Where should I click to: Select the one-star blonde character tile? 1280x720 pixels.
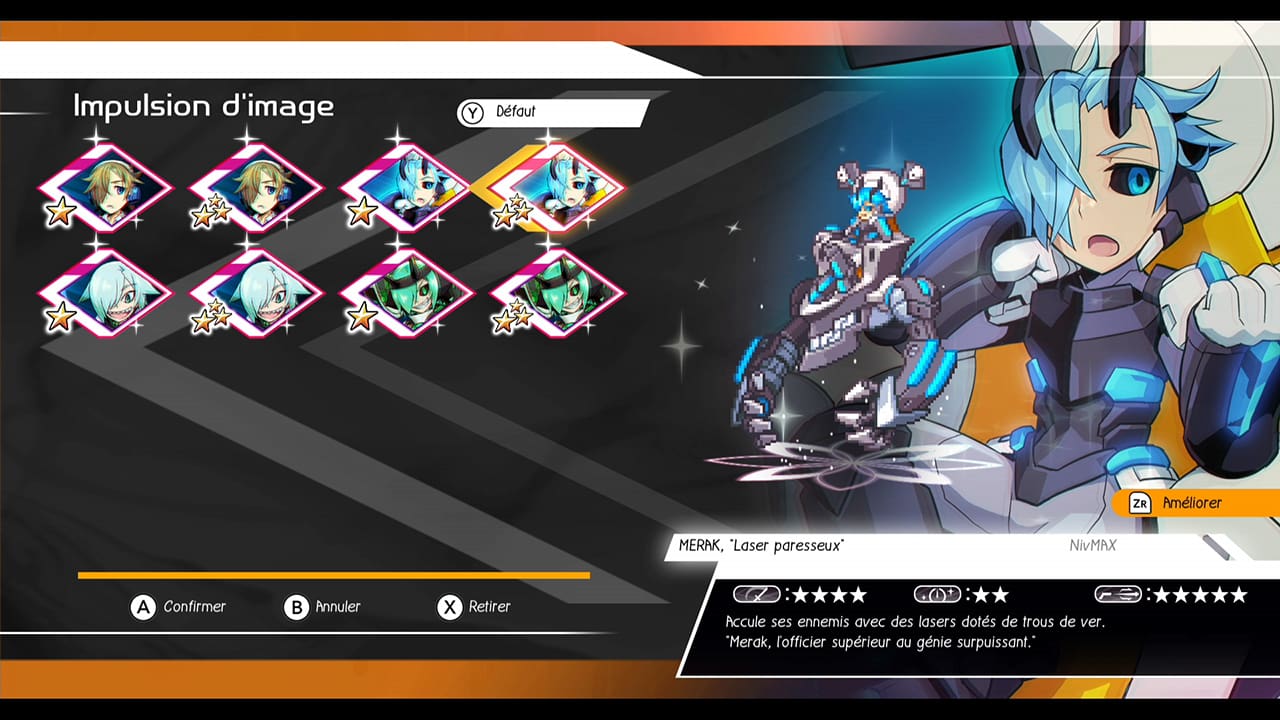pos(105,188)
